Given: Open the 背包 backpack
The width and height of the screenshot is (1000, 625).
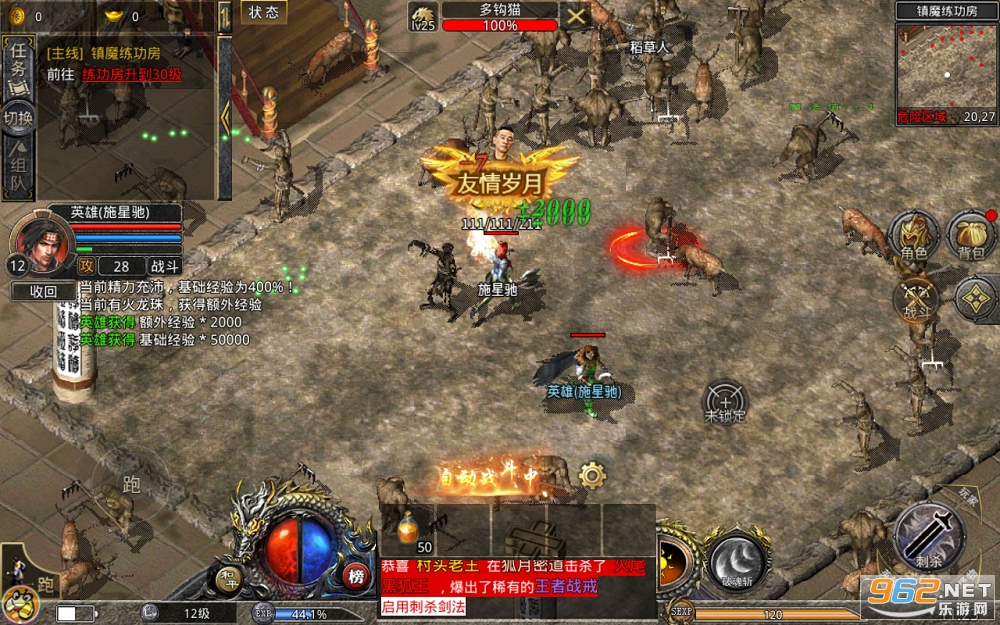Looking at the screenshot, I should pyautogui.click(x=971, y=238).
